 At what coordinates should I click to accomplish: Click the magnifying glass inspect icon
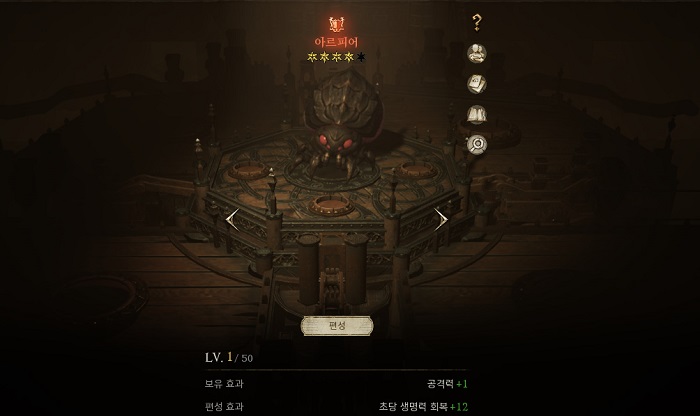click(x=477, y=144)
